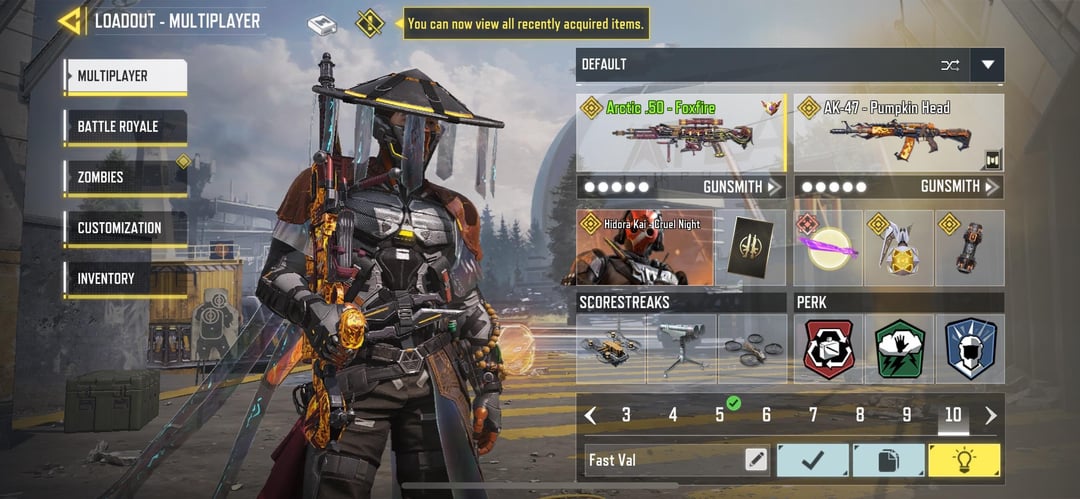Screen dimensions: 1080x499
Task: Open the Customization section
Action: click(x=124, y=228)
